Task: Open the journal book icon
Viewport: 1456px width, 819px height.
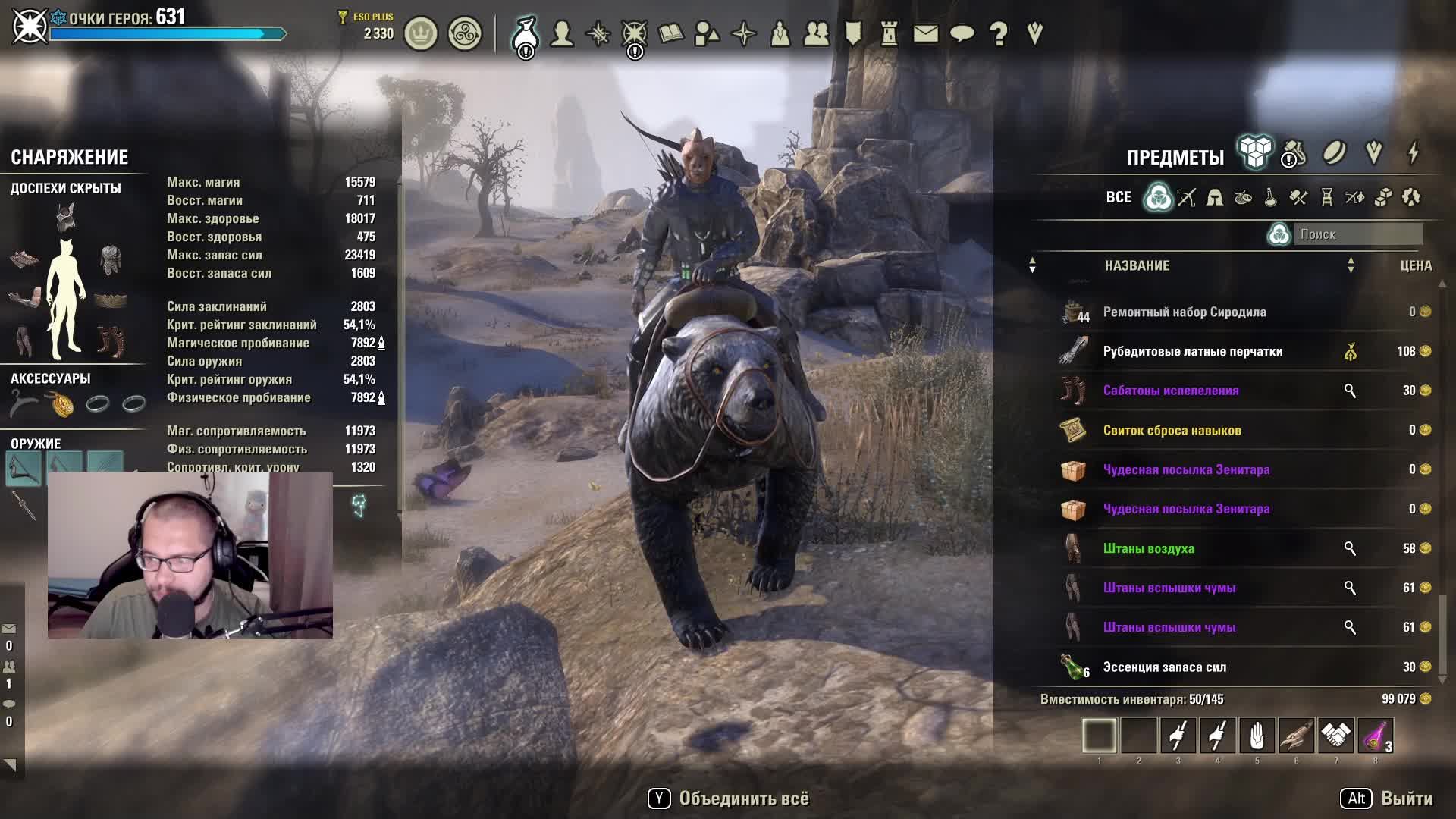Action: [x=671, y=33]
